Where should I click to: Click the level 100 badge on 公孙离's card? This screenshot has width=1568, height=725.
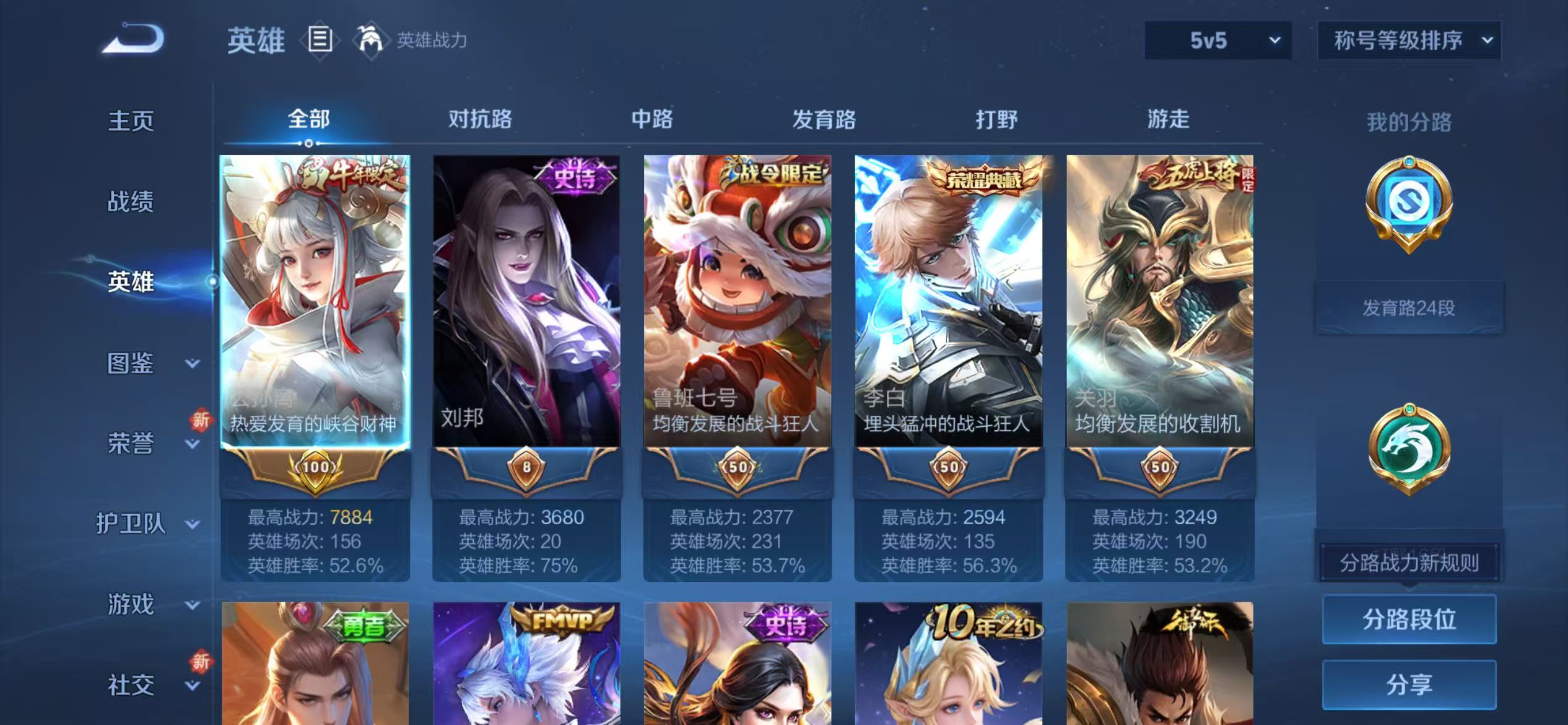(x=316, y=468)
